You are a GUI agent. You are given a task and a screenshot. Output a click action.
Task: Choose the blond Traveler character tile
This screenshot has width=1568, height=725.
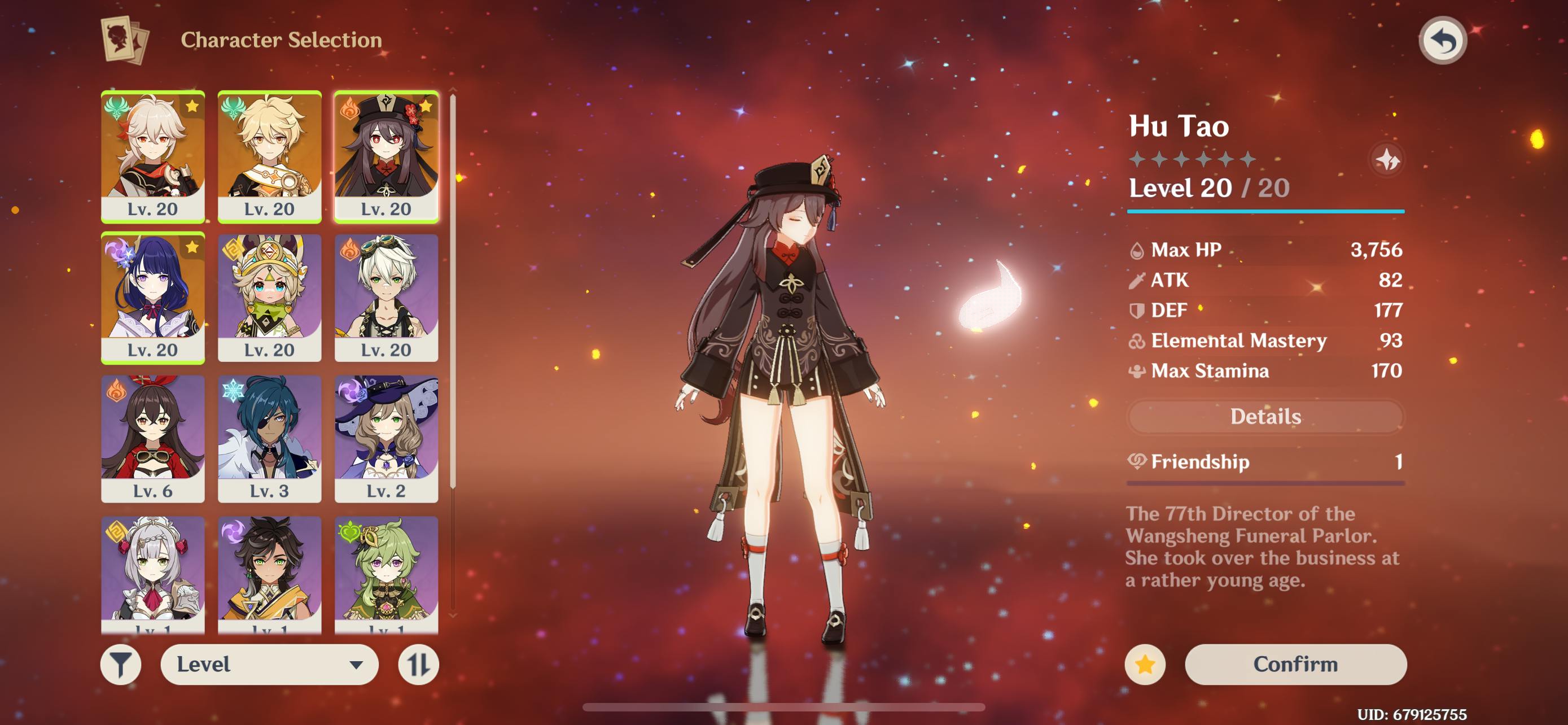tap(269, 156)
